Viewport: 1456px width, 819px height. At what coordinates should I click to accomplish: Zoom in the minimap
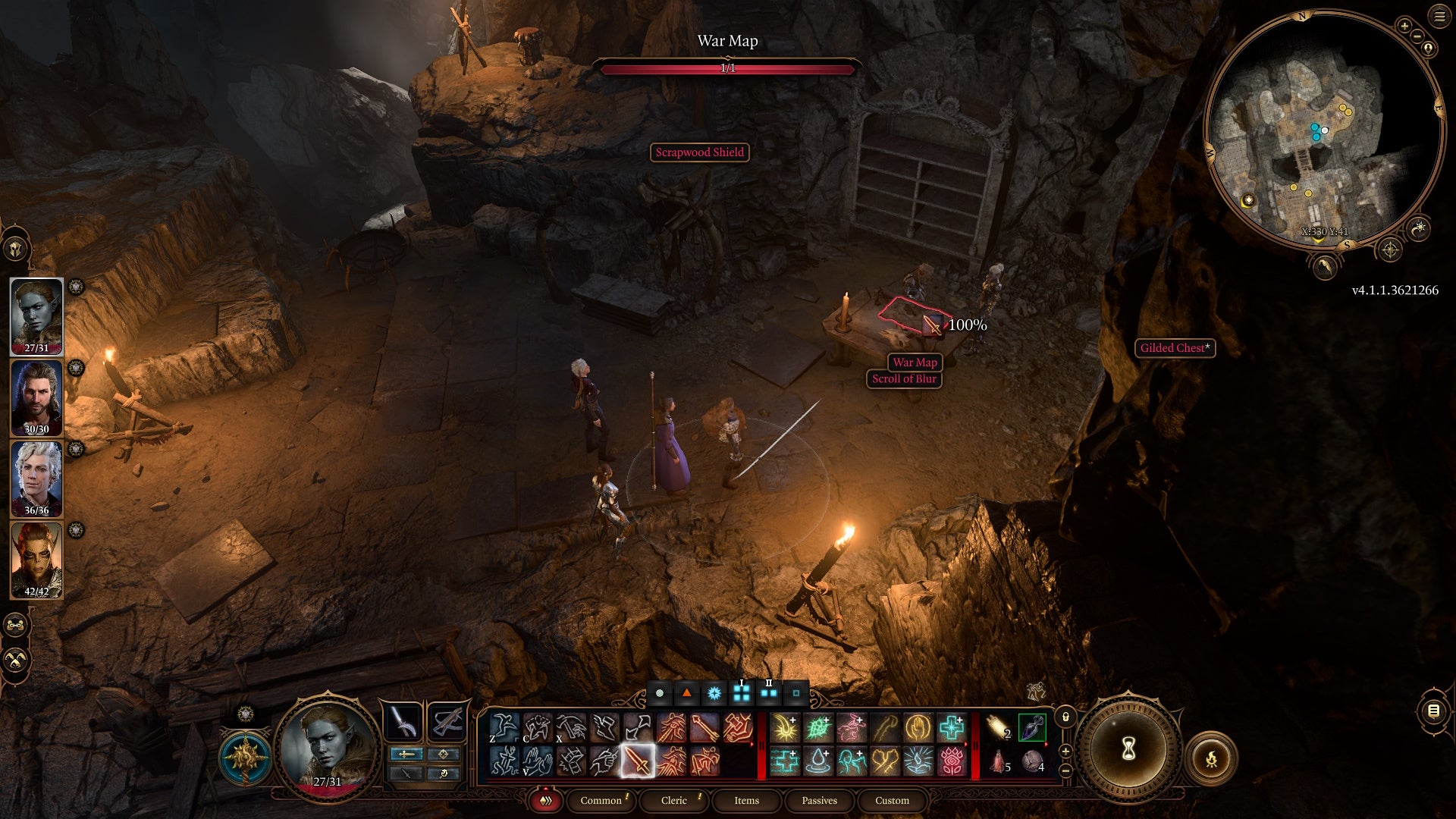click(1404, 26)
